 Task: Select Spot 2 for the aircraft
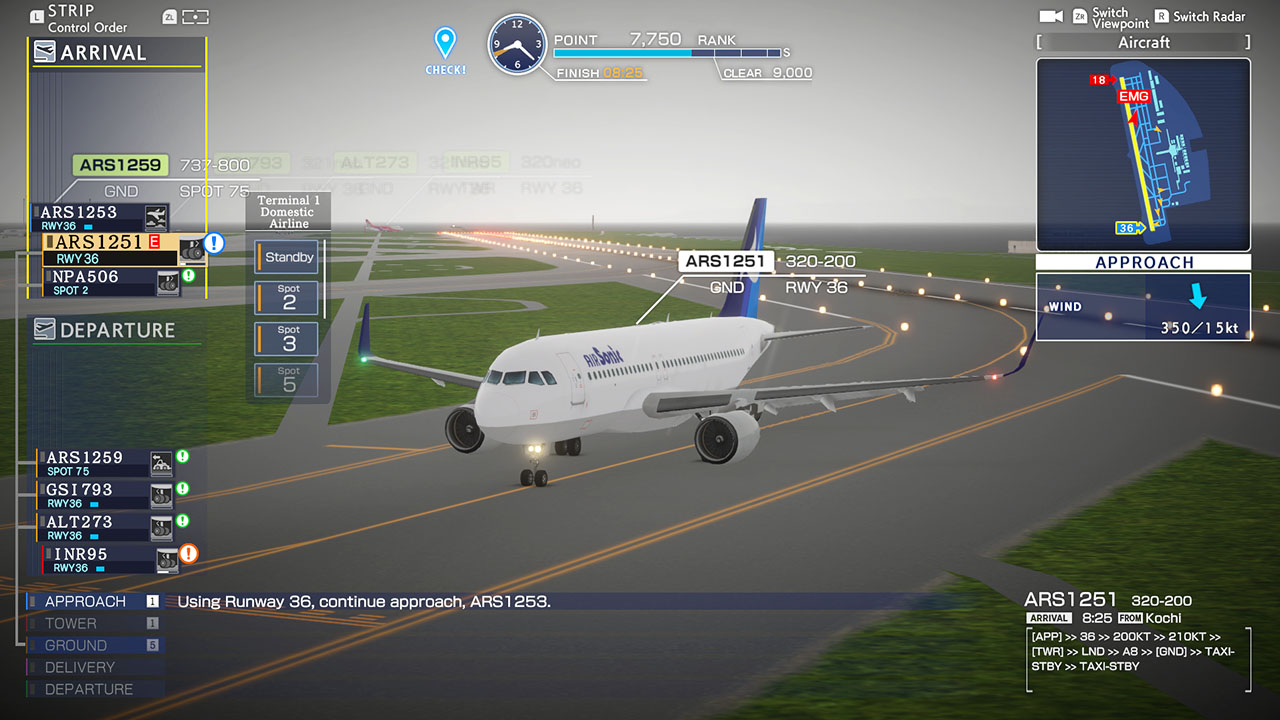287,298
